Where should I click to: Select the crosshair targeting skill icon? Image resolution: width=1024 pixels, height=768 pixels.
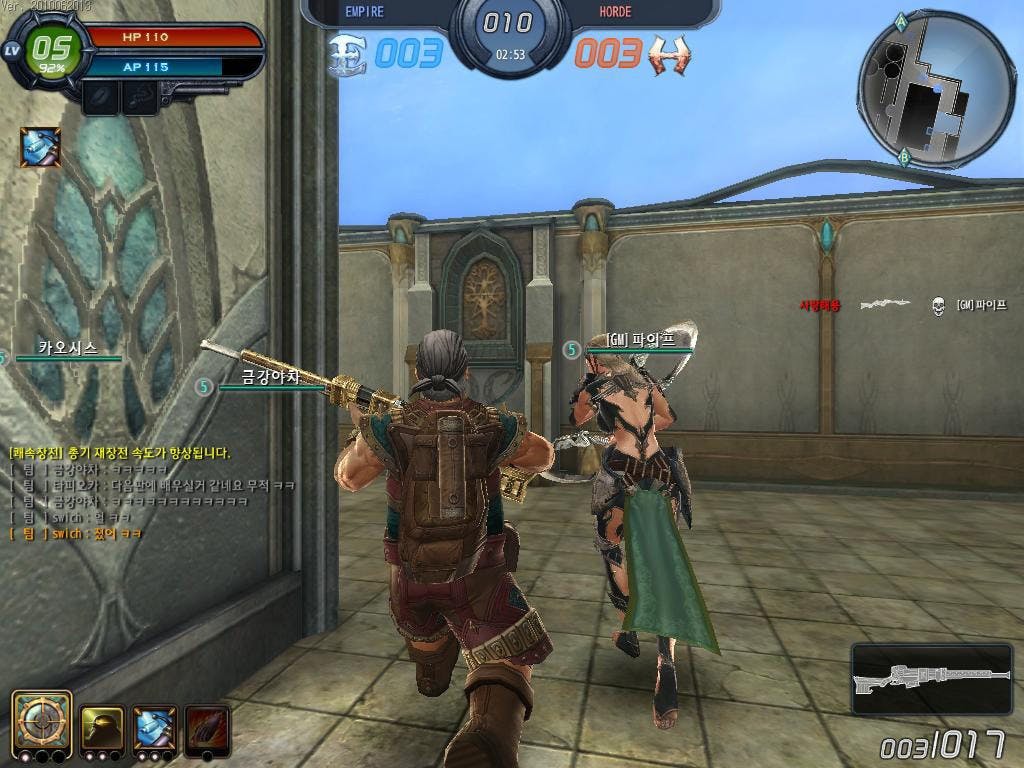click(x=42, y=718)
